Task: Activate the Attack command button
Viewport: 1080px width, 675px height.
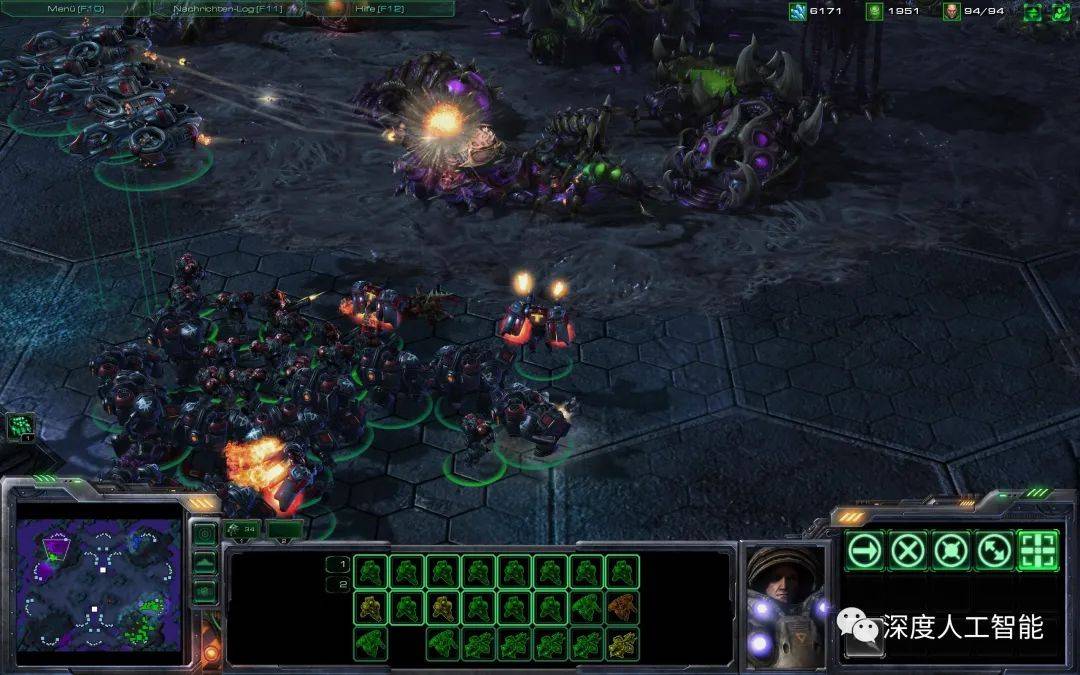Action: point(1038,550)
